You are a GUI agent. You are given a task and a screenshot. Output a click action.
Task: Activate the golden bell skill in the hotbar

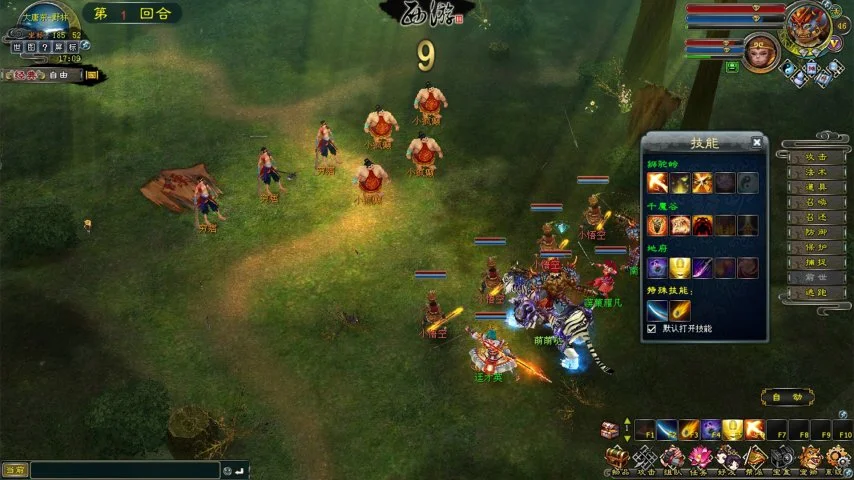tap(732, 429)
